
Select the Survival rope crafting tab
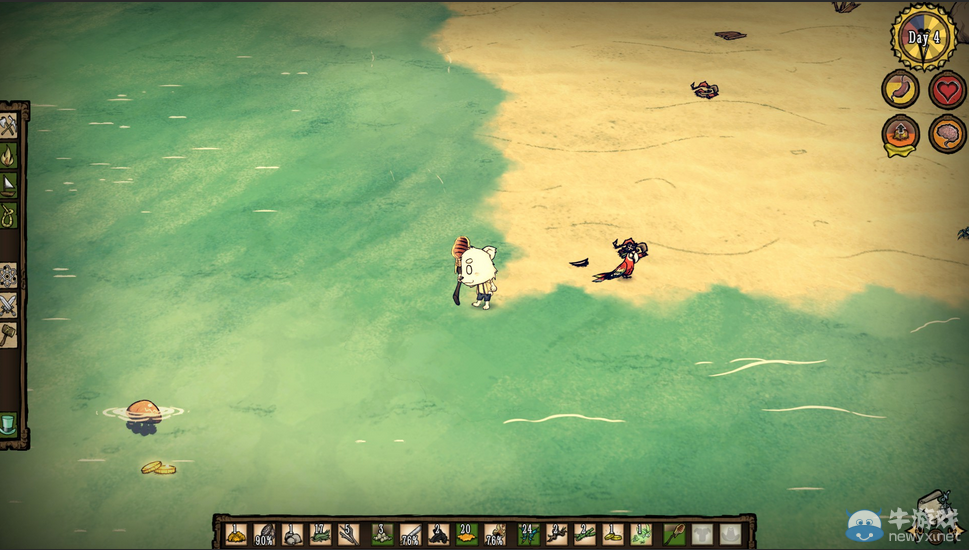pos(9,215)
